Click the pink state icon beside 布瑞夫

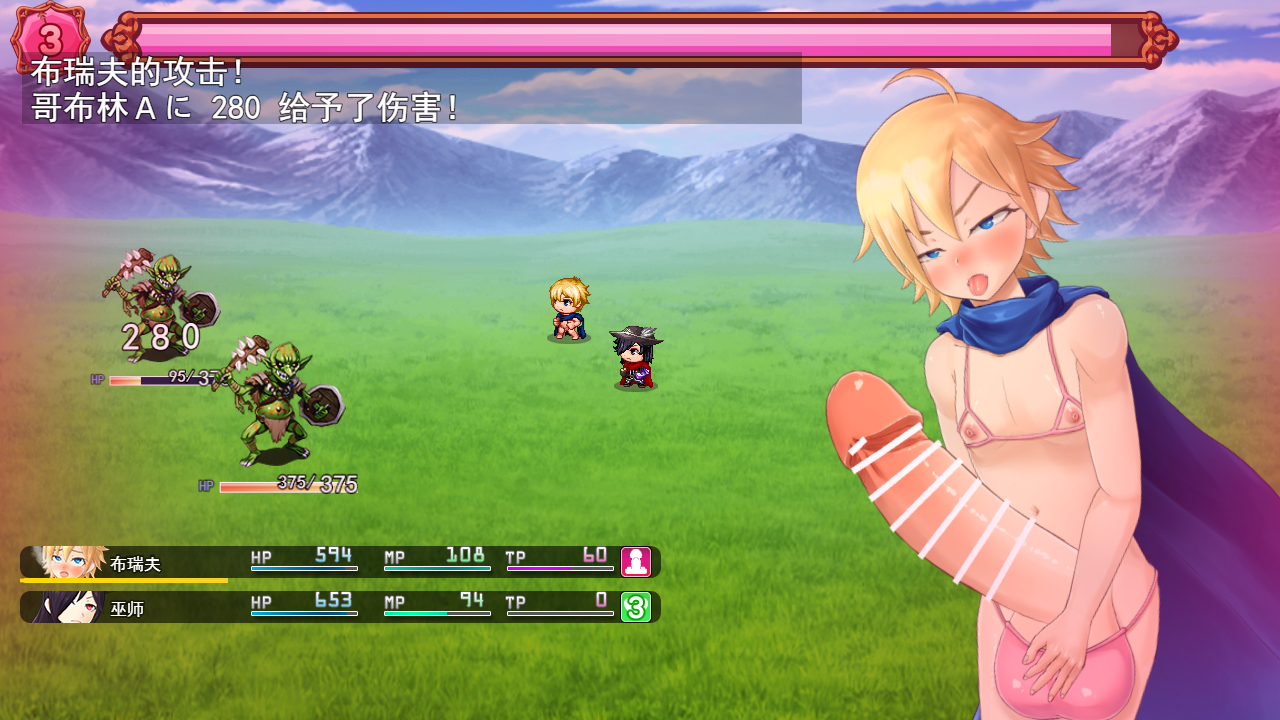[636, 562]
